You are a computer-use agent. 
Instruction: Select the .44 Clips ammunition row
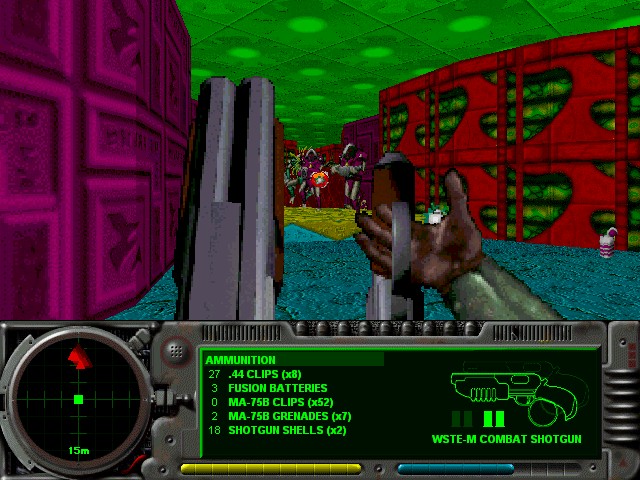[x=264, y=374]
